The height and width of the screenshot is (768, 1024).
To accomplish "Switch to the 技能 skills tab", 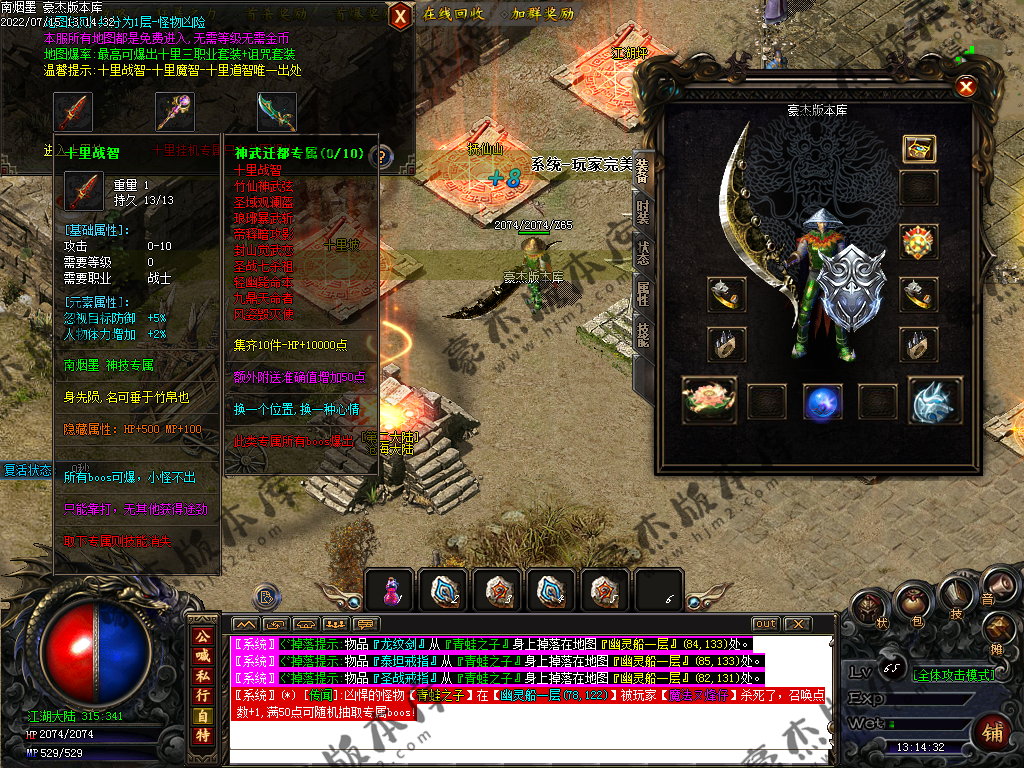I will click(x=643, y=335).
